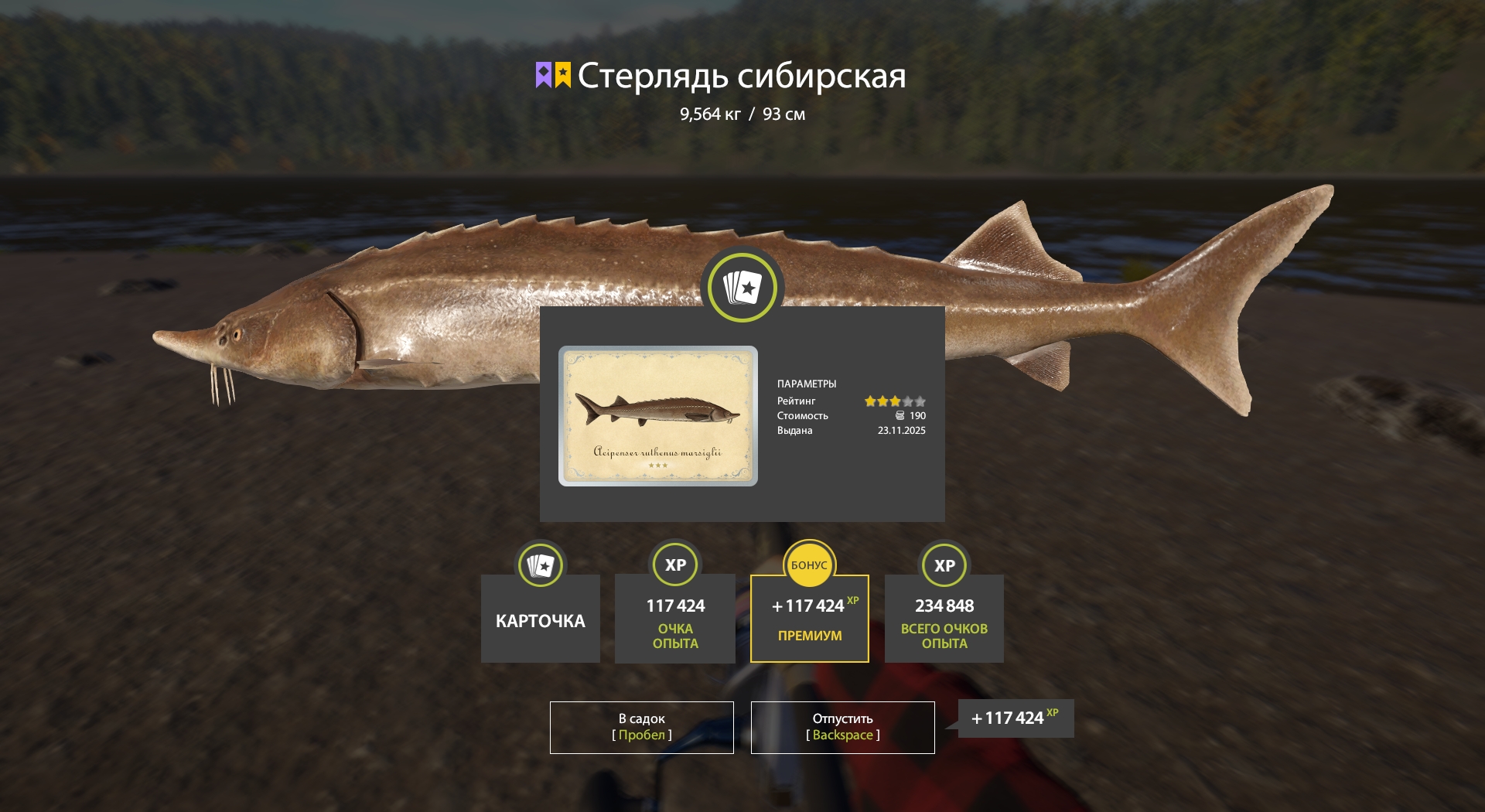Select the КАРТОЧКА card stack icon
The image size is (1485, 812).
click(540, 565)
